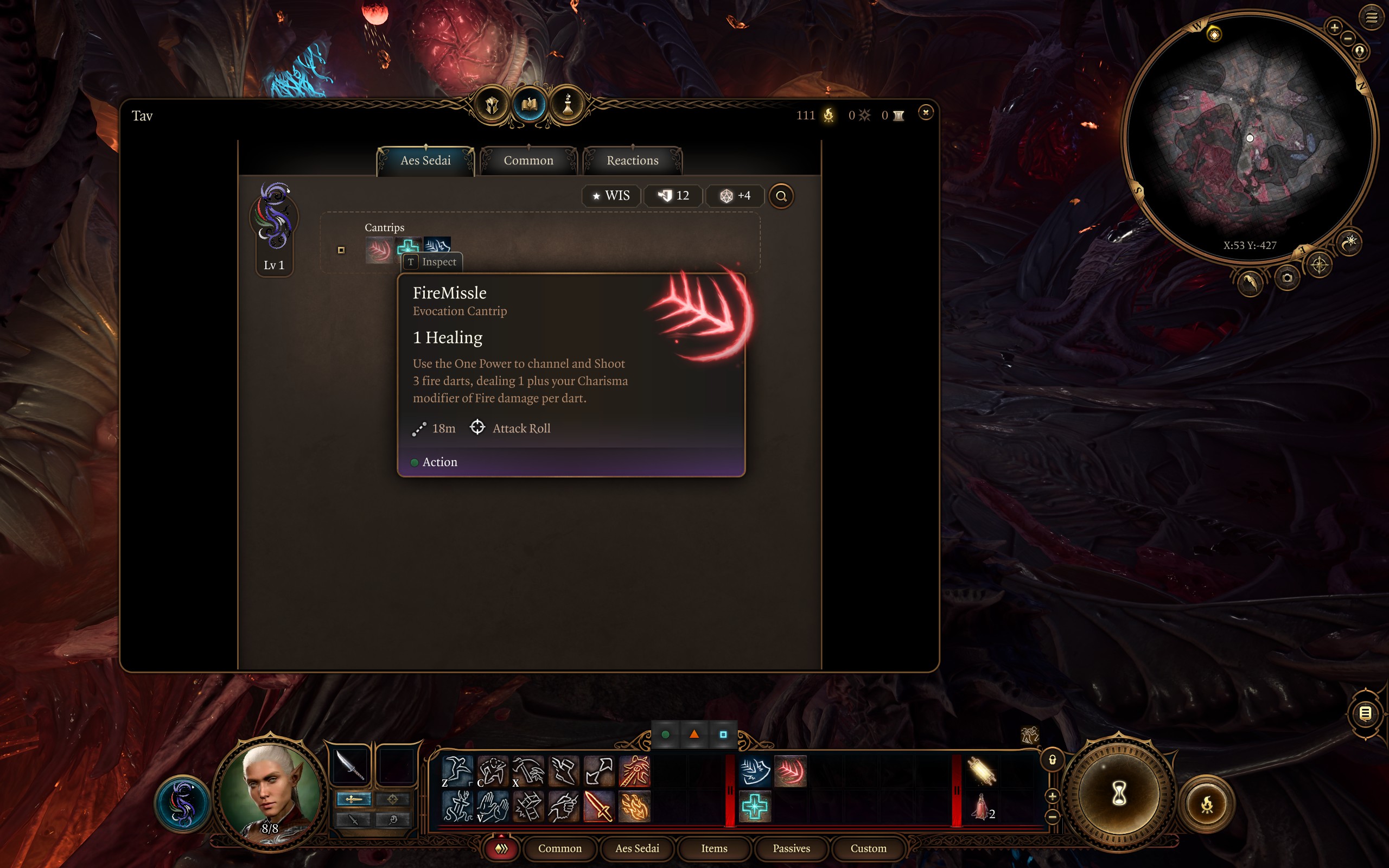Switch to the Common spells tab
This screenshot has height=868, width=1389.
pos(528,161)
